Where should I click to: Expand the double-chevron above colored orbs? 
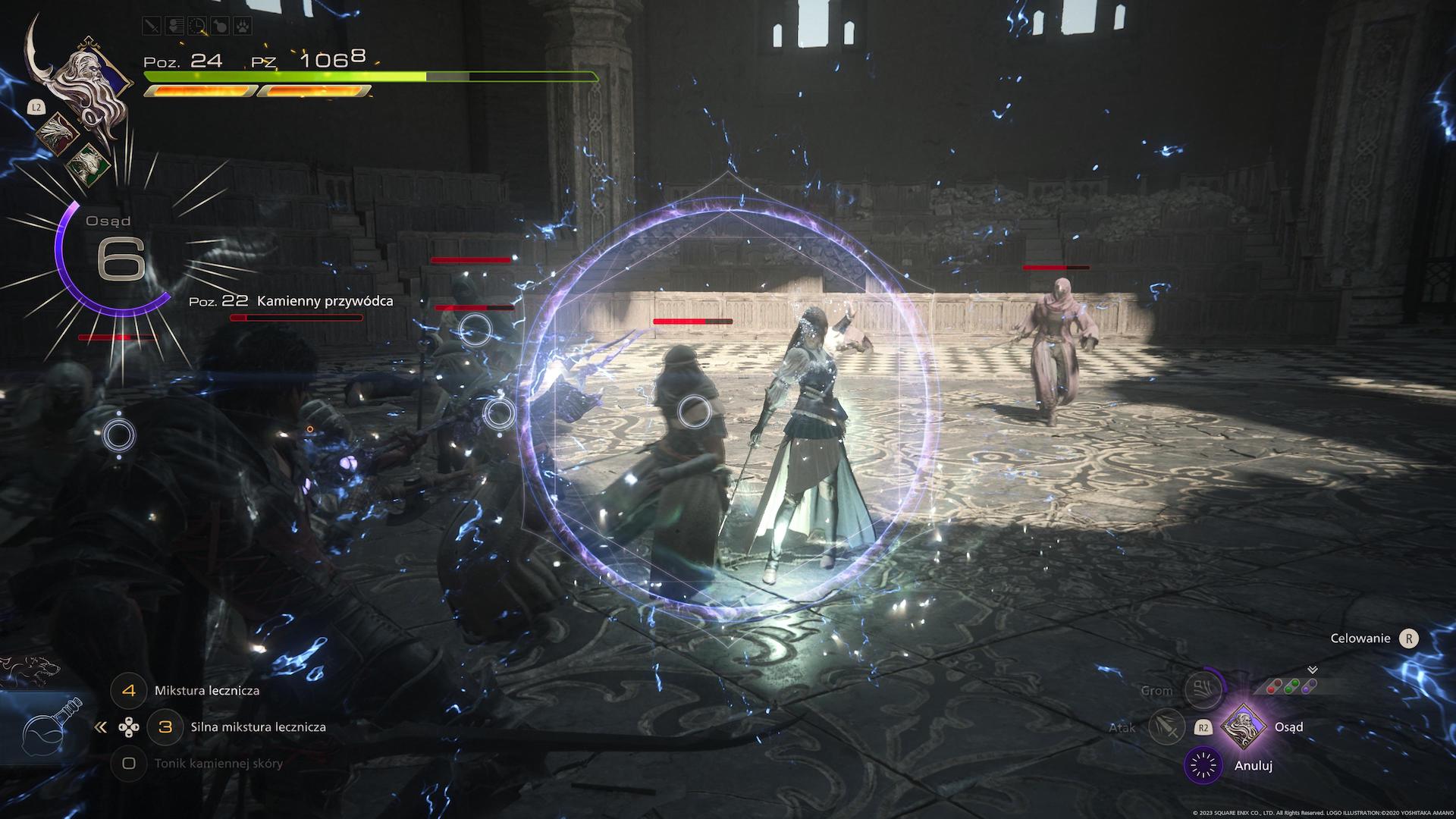1313,670
